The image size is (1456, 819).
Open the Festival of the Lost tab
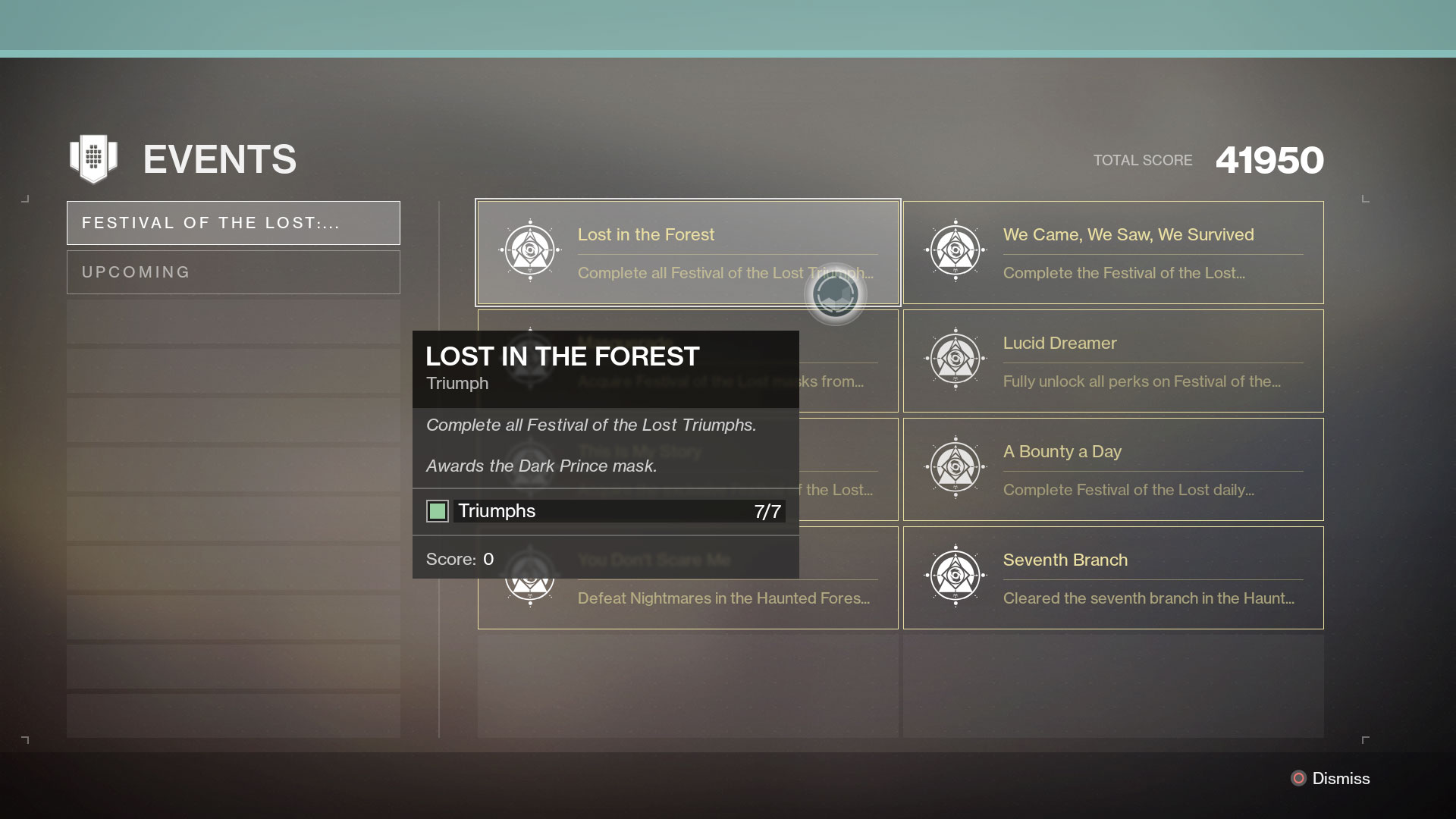tap(233, 222)
